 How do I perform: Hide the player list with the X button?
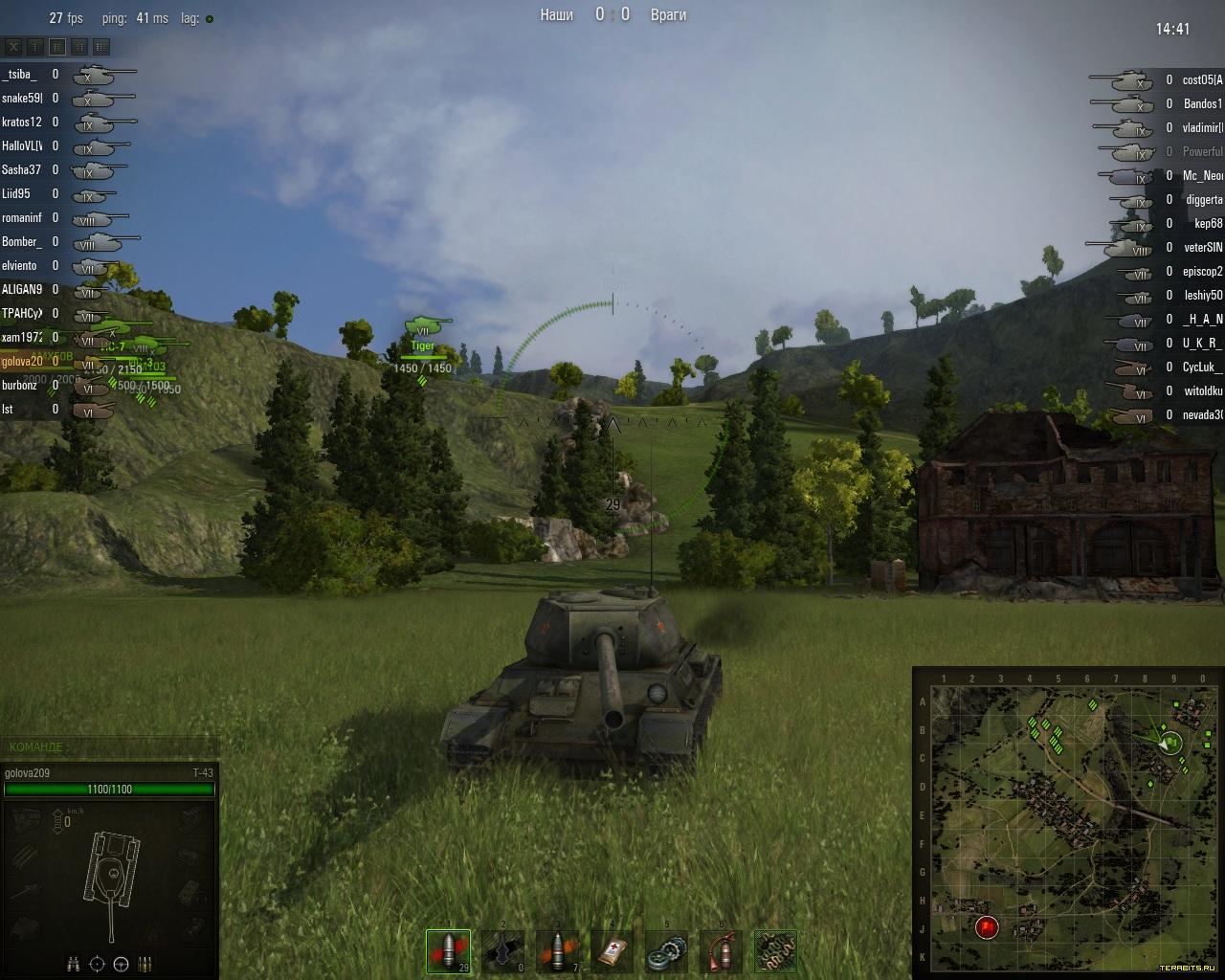(x=13, y=46)
